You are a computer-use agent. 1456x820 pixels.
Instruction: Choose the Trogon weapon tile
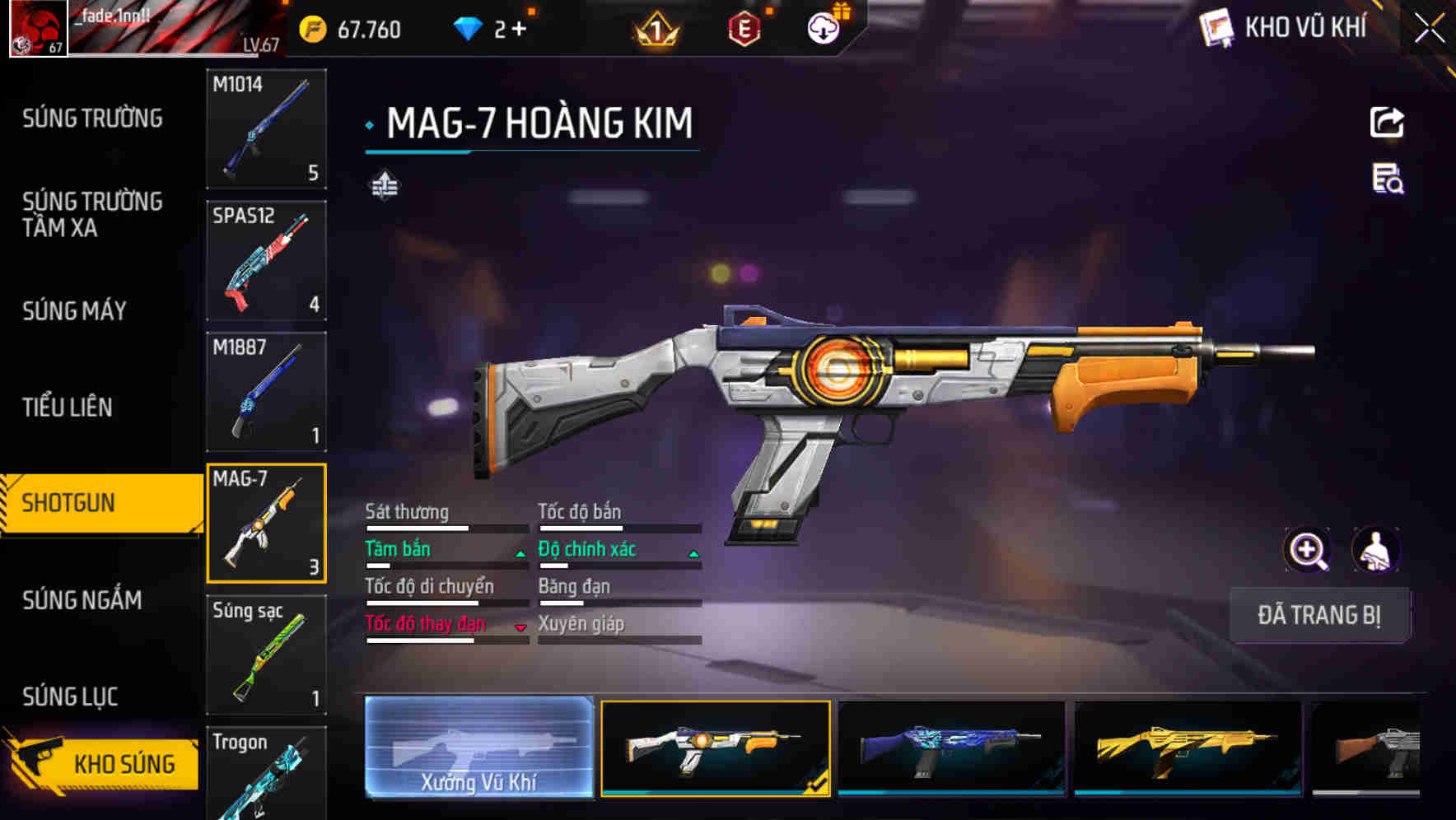266,774
